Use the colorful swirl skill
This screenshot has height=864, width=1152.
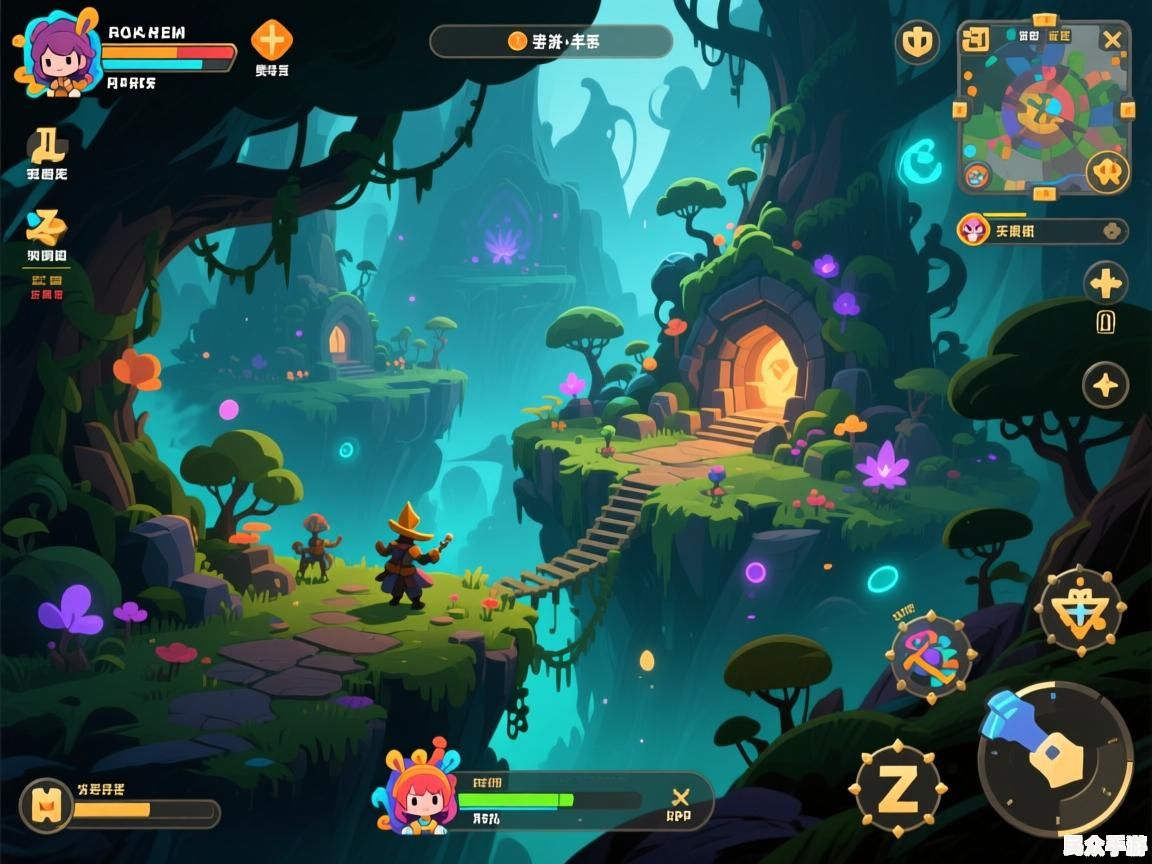[930, 657]
